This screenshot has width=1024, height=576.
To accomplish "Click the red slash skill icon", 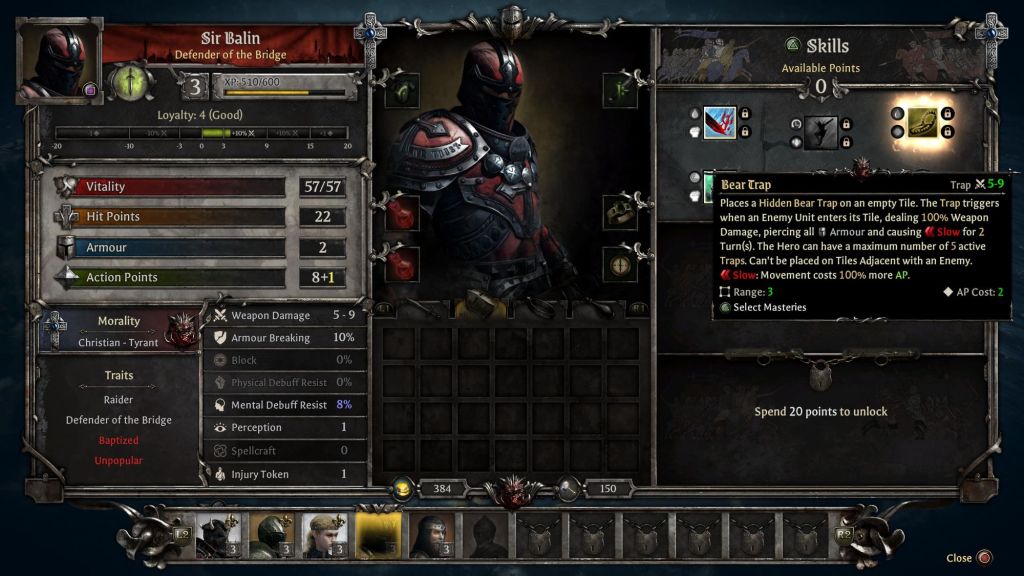I will [719, 123].
